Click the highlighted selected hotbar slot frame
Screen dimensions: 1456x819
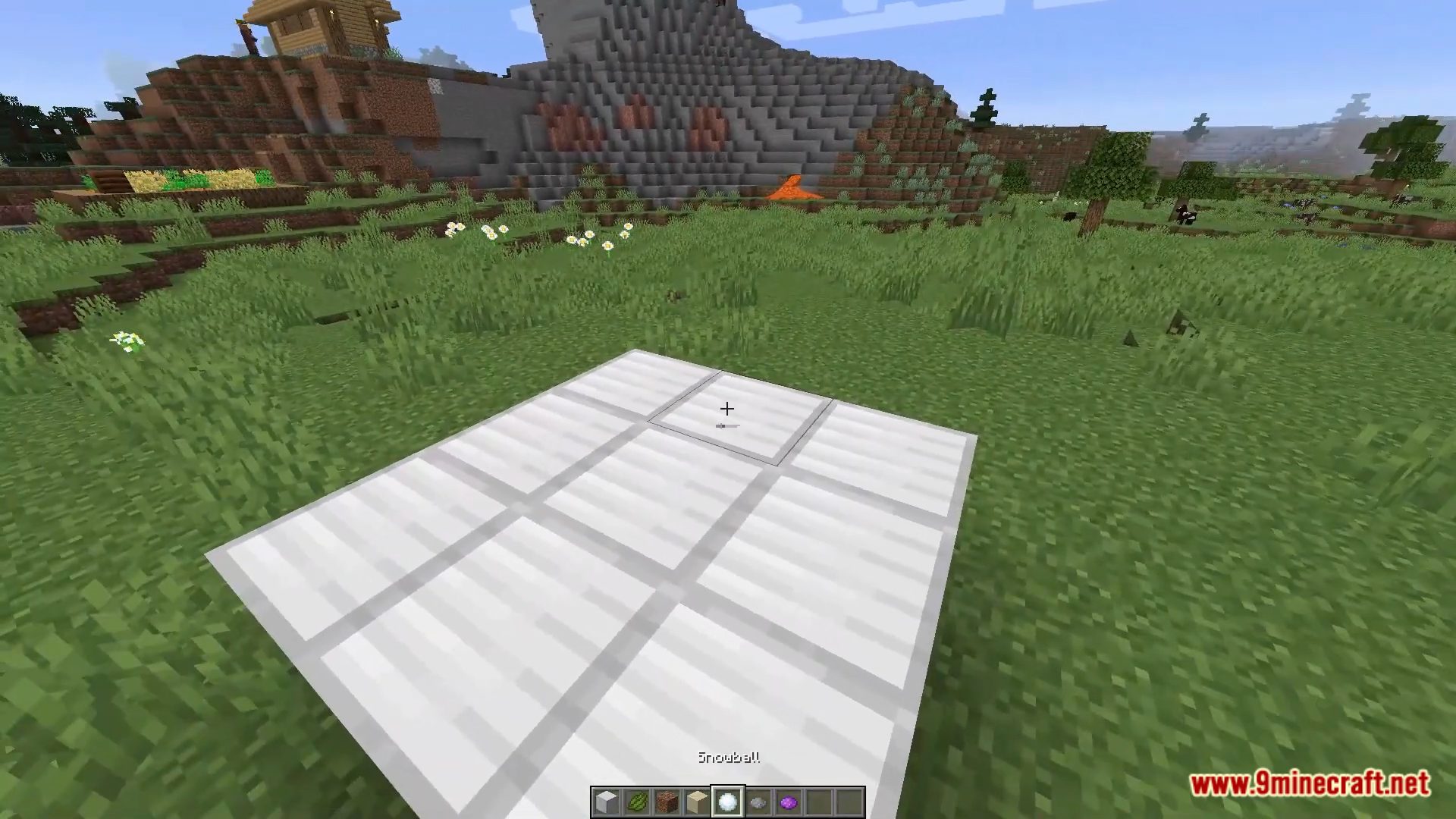[x=728, y=800]
